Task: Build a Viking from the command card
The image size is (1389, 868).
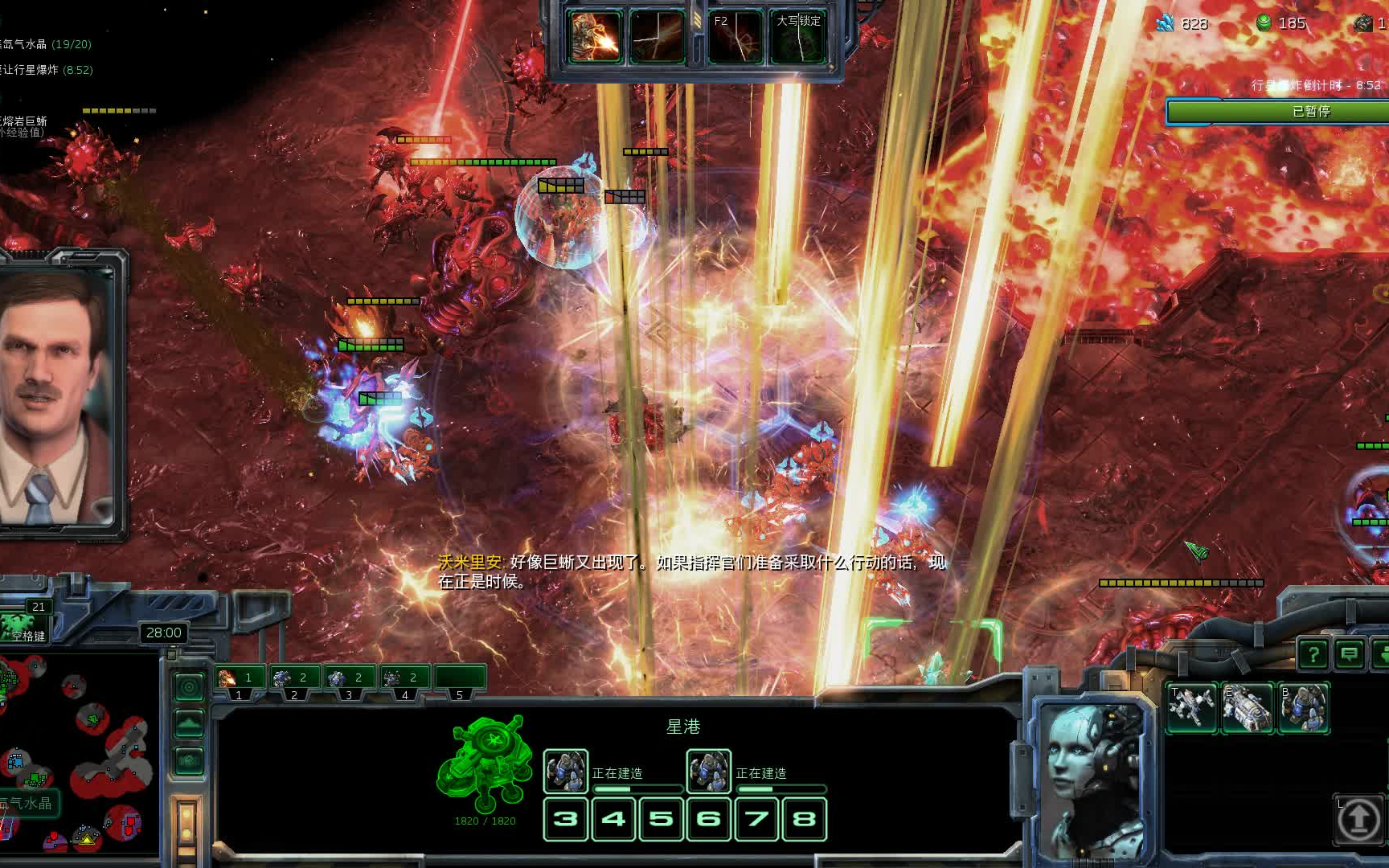Action: (x=1191, y=708)
